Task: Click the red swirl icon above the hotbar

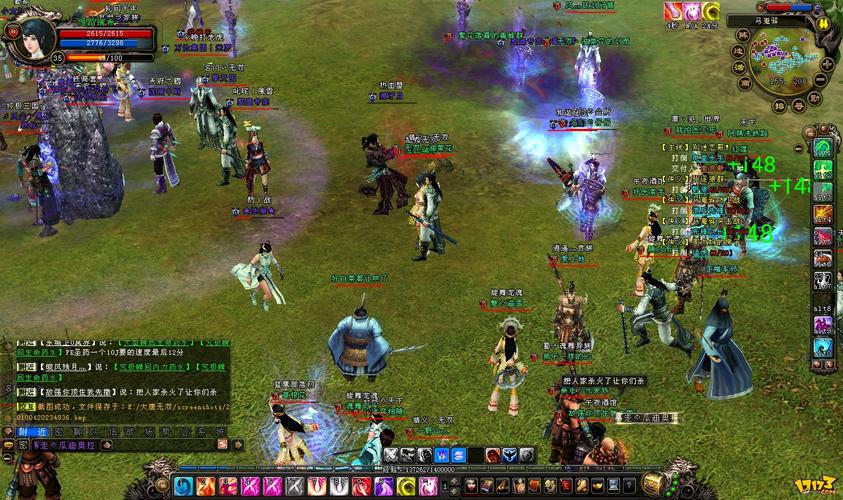Action: [x=493, y=455]
